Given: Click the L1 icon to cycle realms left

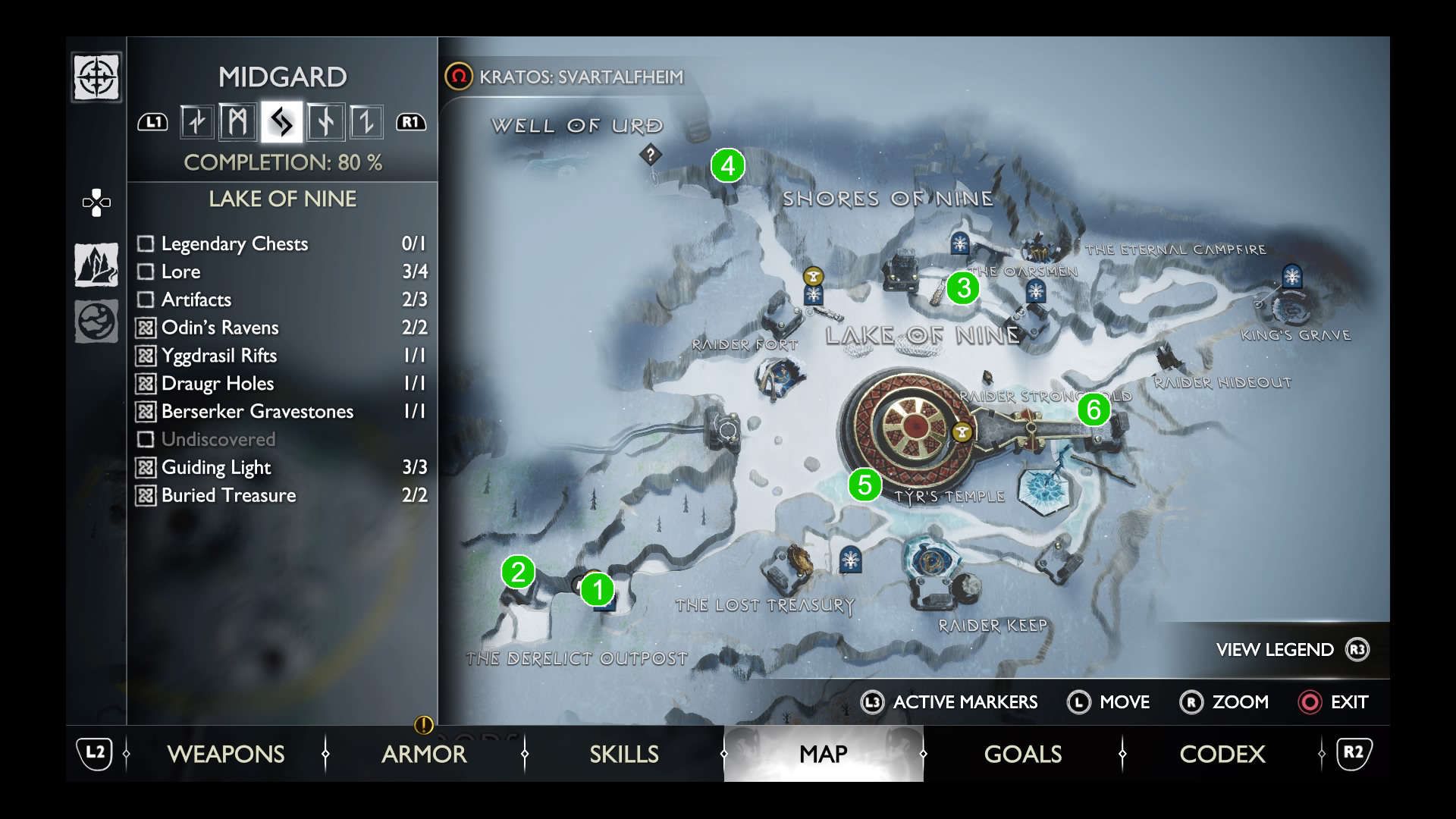Looking at the screenshot, I should pos(152,120).
